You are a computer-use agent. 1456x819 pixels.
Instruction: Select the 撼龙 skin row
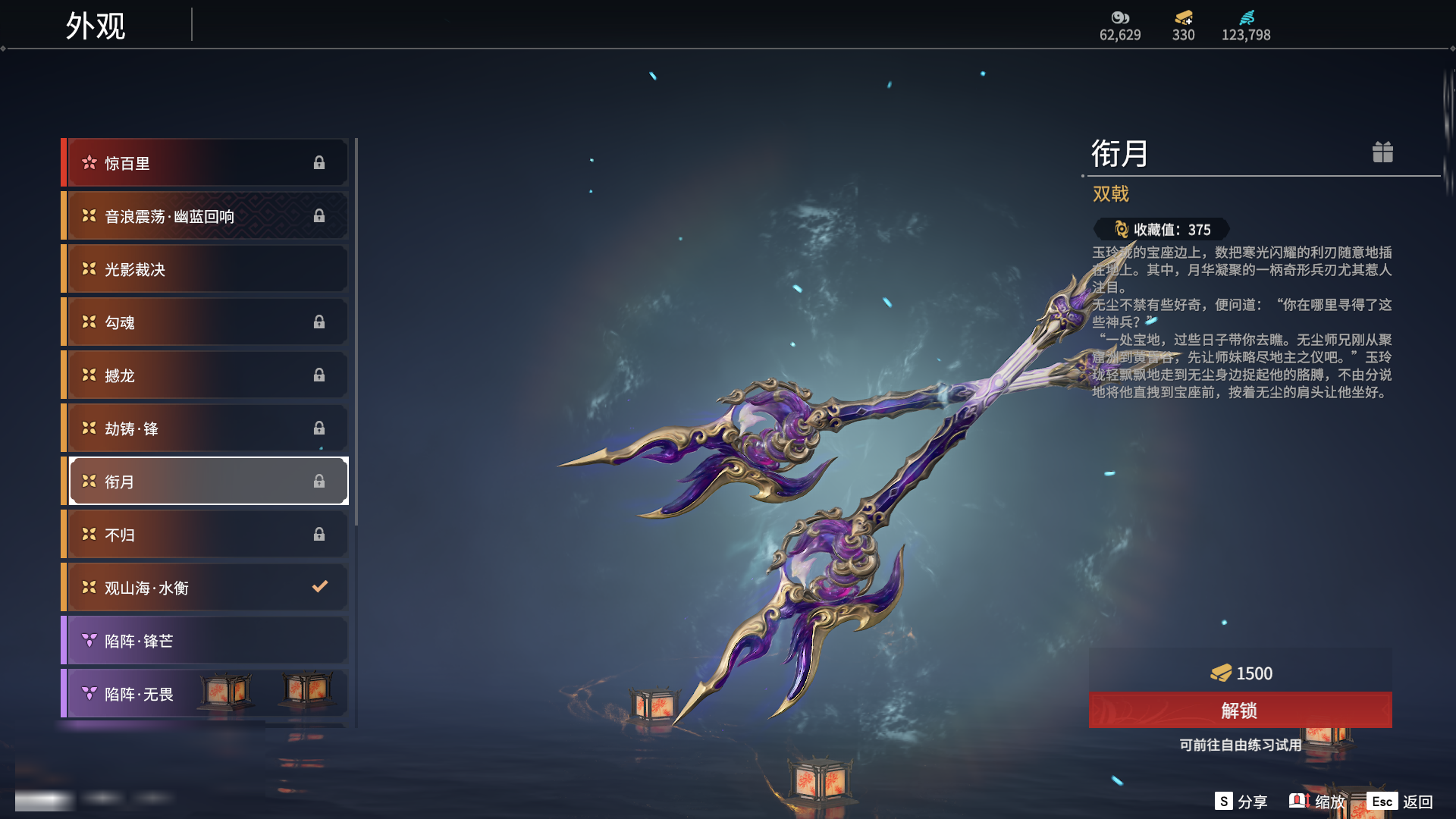206,375
